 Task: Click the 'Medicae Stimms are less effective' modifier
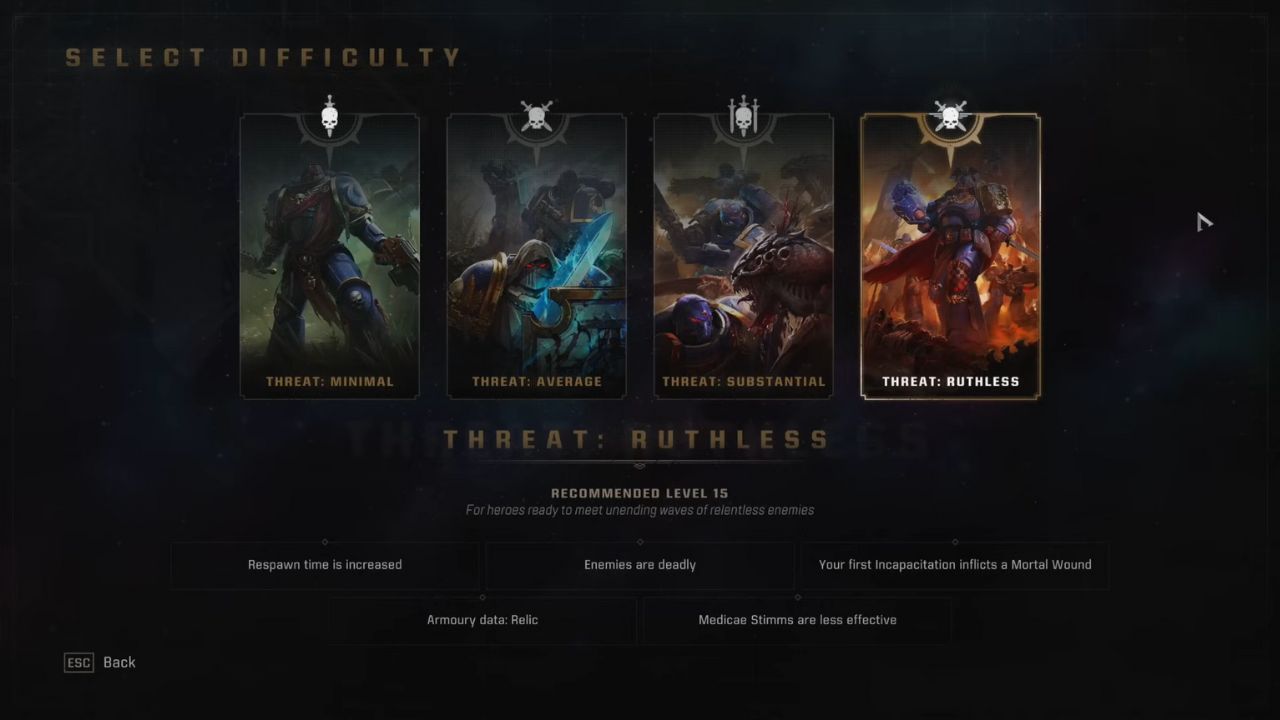click(797, 620)
